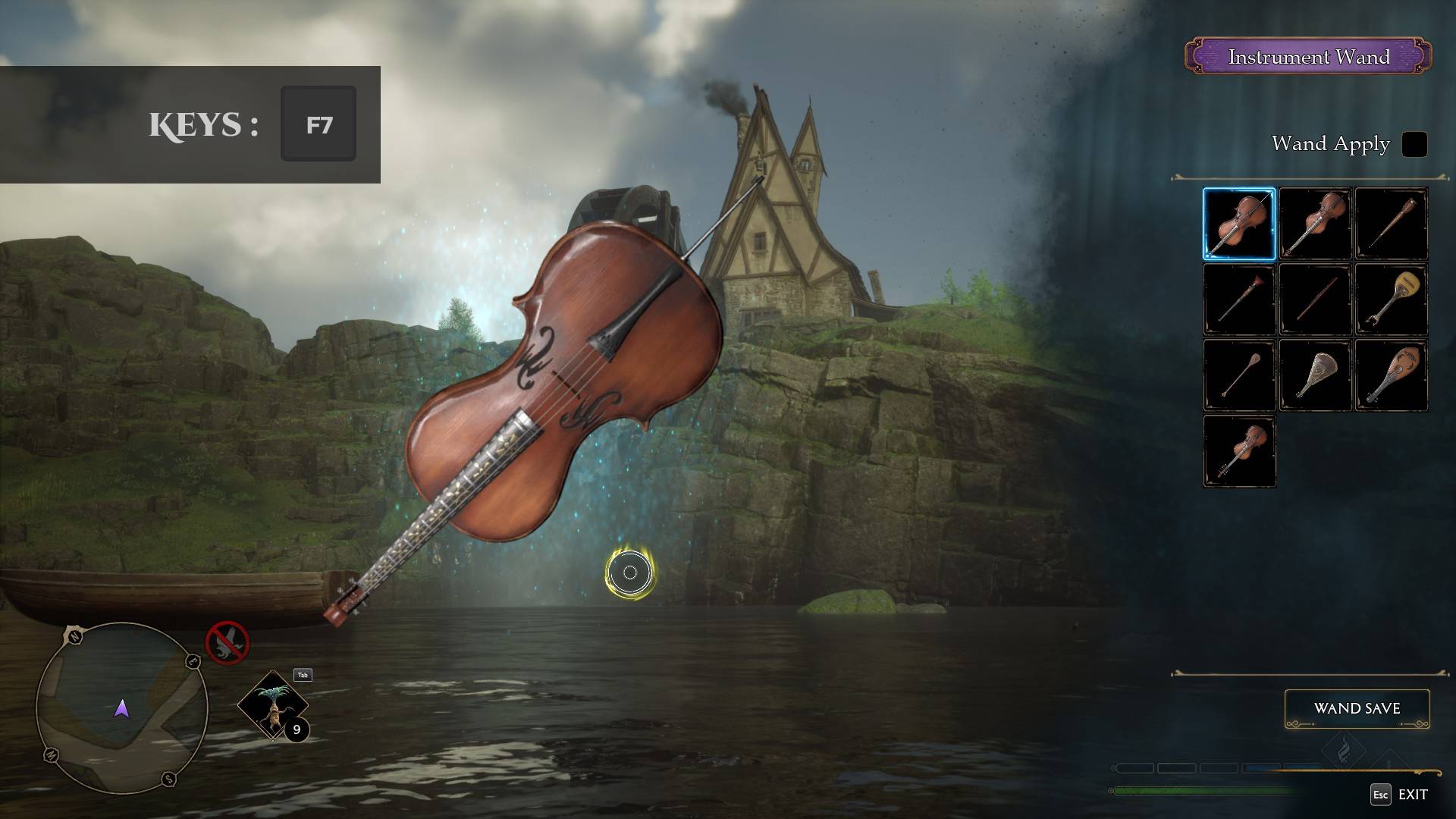
Task: Click the Wand Save button
Action: (1357, 708)
